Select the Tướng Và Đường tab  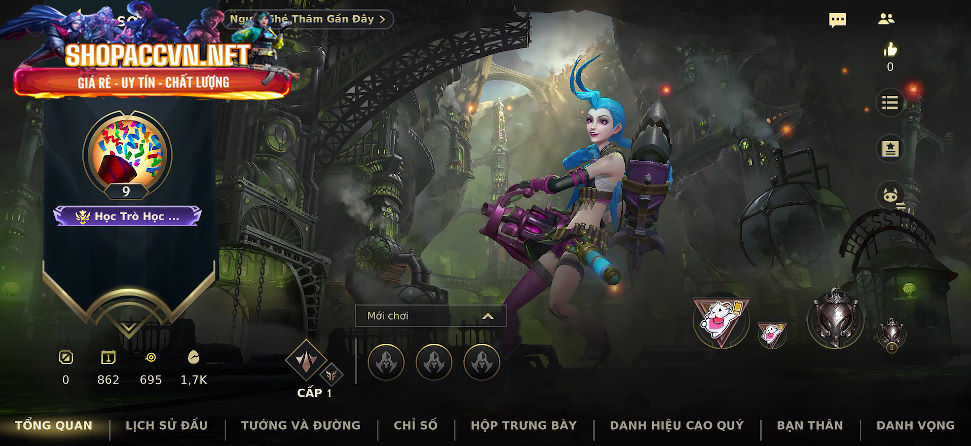tap(300, 426)
